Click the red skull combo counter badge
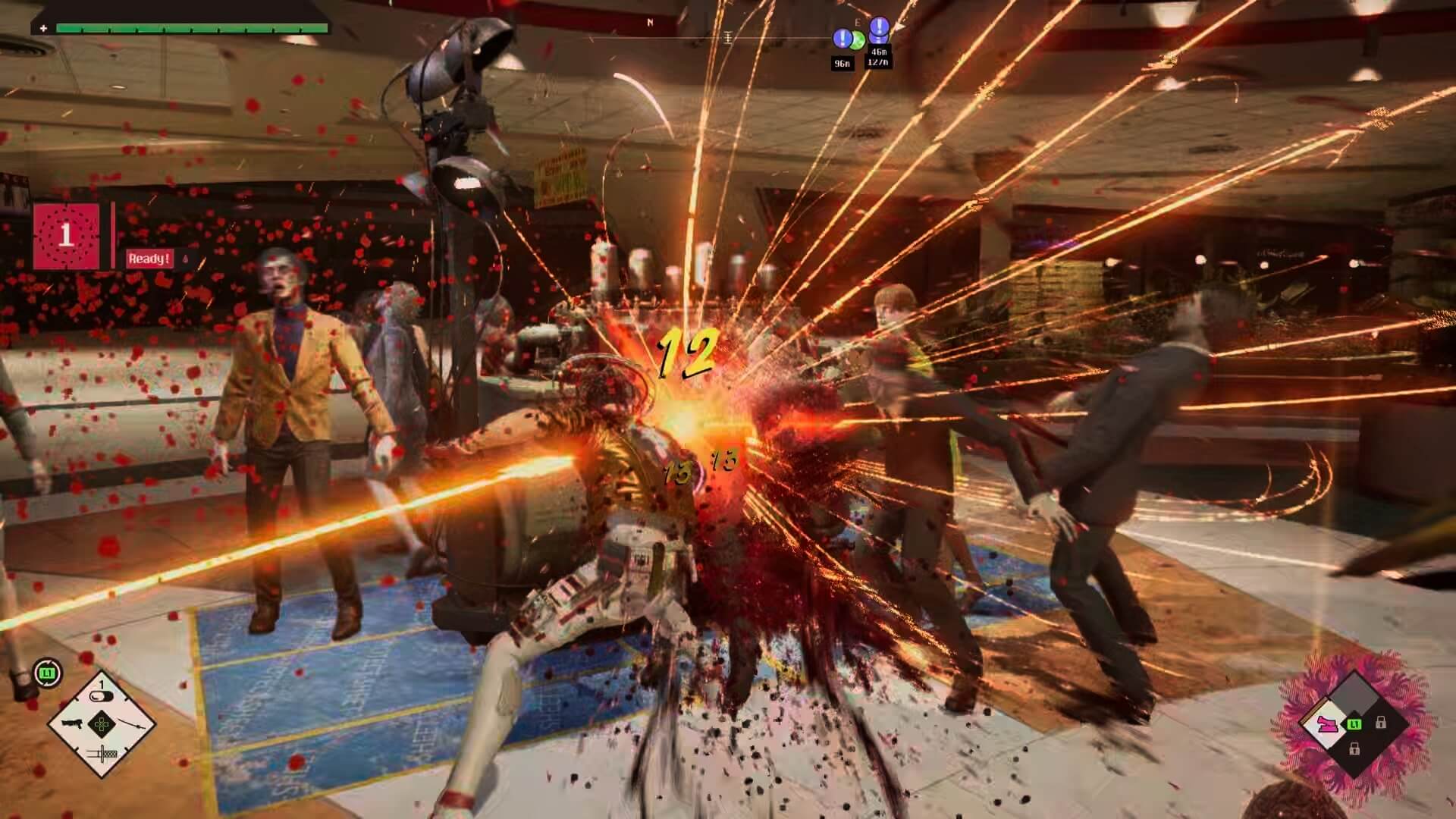Screen dimensions: 1456x819 coord(66,236)
